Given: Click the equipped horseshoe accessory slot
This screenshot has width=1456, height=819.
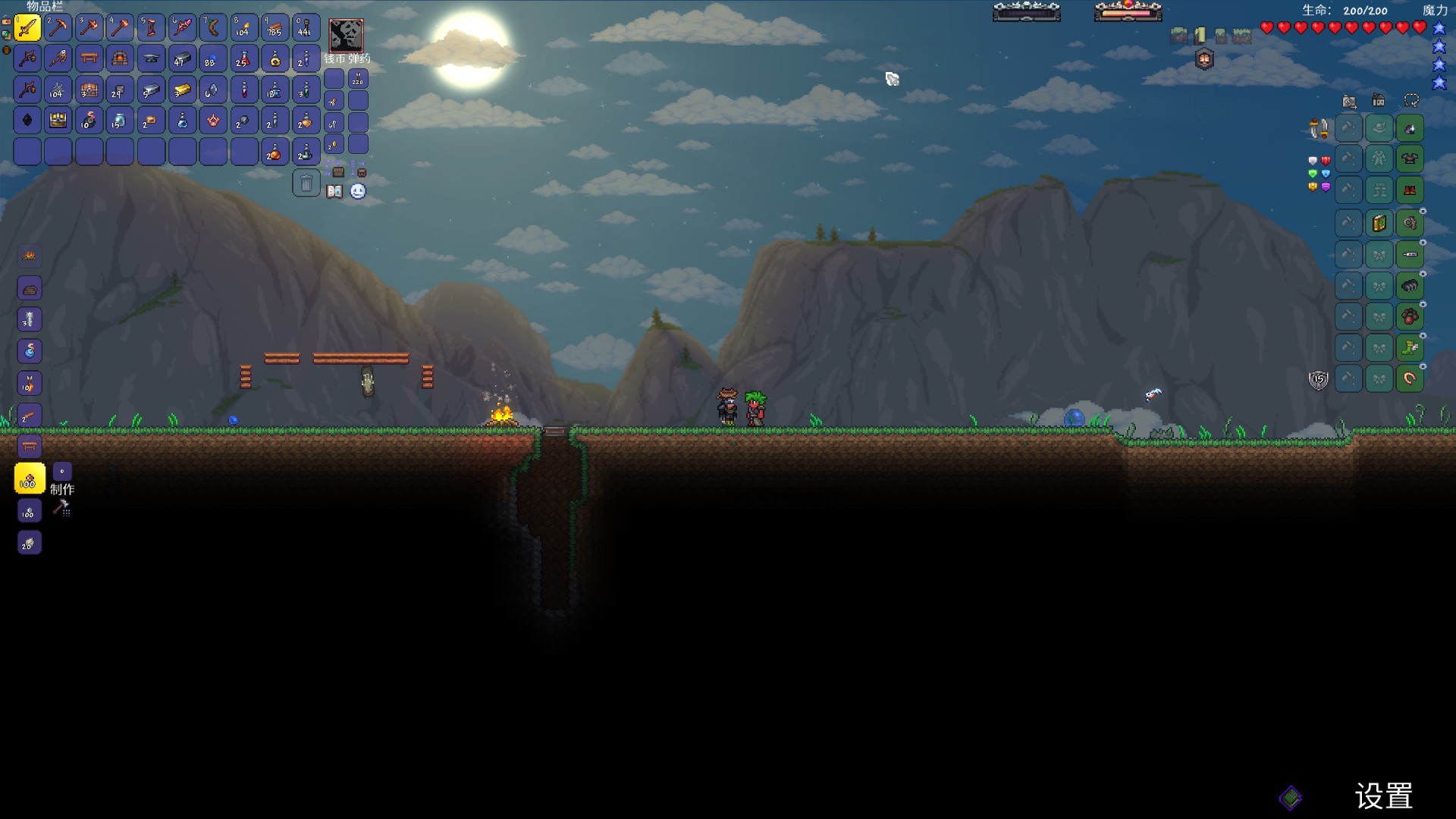Looking at the screenshot, I should (1410, 378).
